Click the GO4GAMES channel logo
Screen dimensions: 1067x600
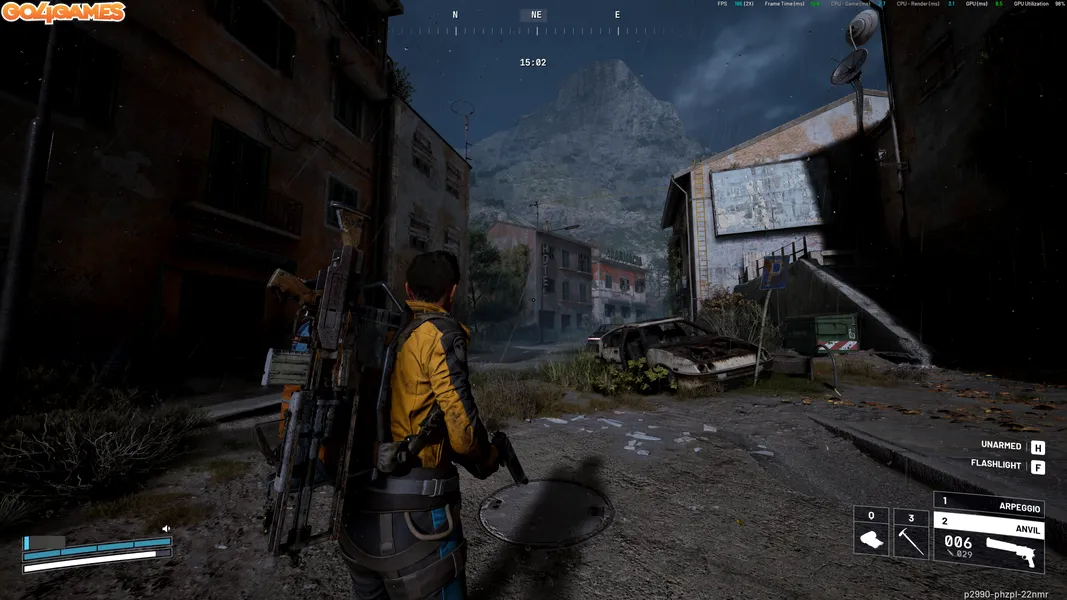point(63,12)
